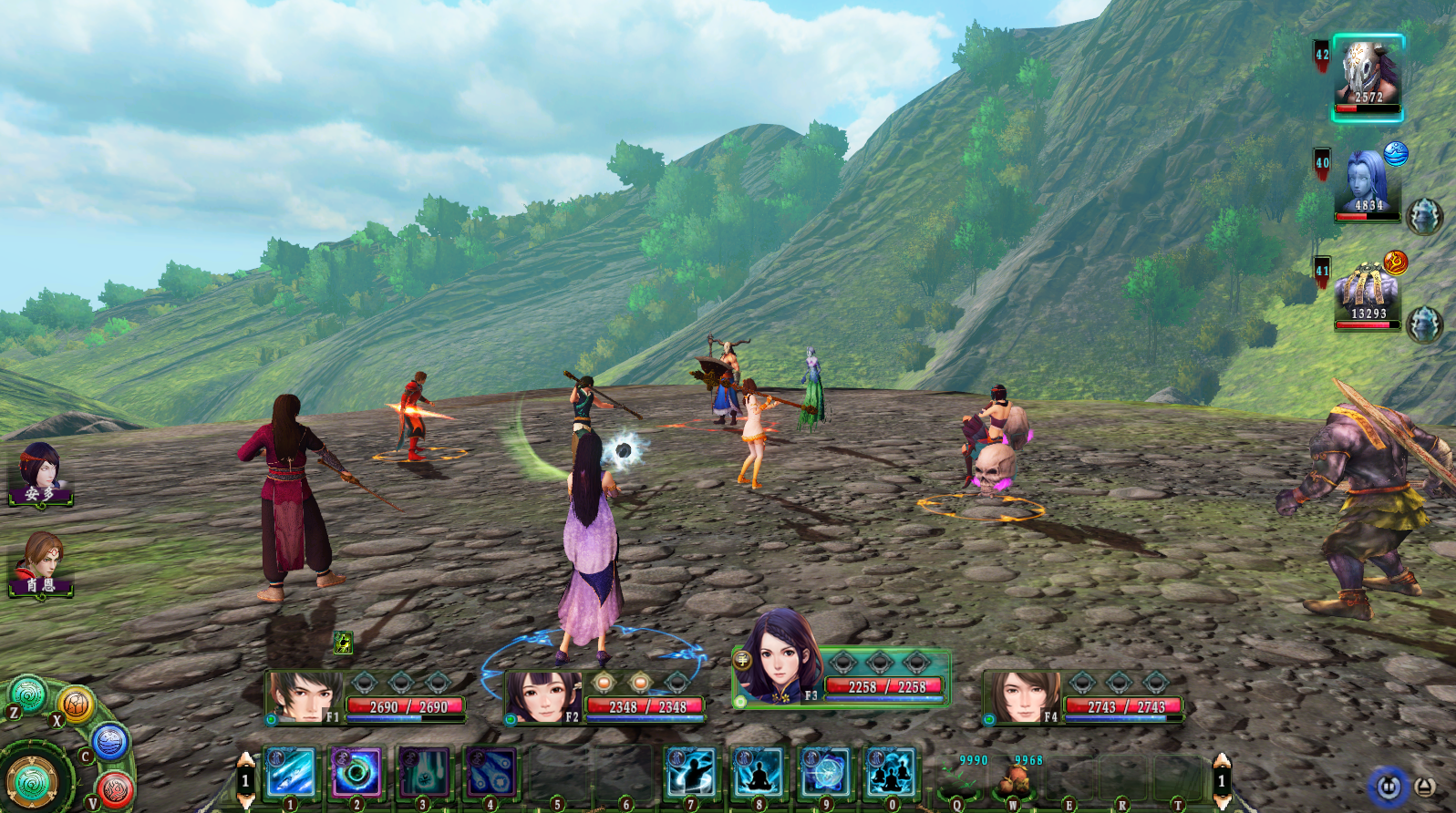
Task: Use the spinning figure skill in slot 7
Action: [690, 771]
